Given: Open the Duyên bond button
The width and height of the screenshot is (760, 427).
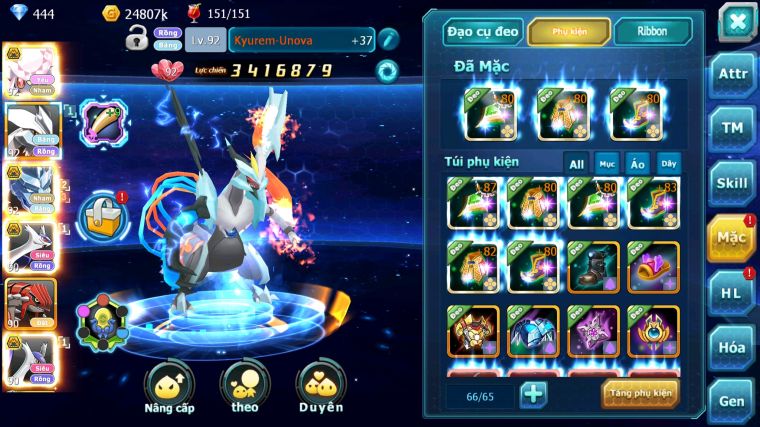Looking at the screenshot, I should pos(321,387).
